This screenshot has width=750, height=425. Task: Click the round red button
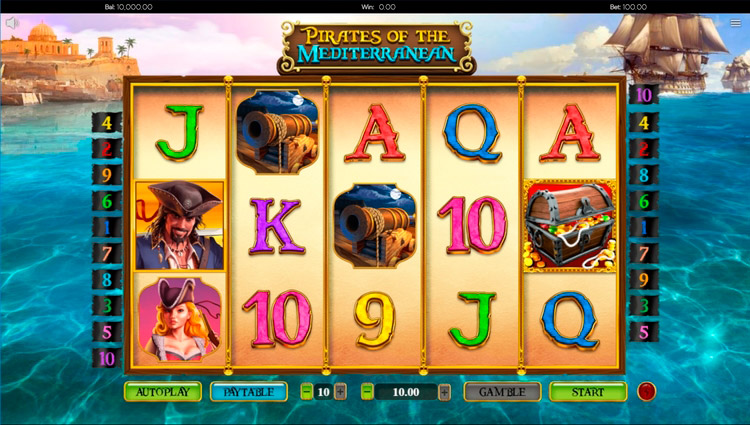click(x=646, y=391)
